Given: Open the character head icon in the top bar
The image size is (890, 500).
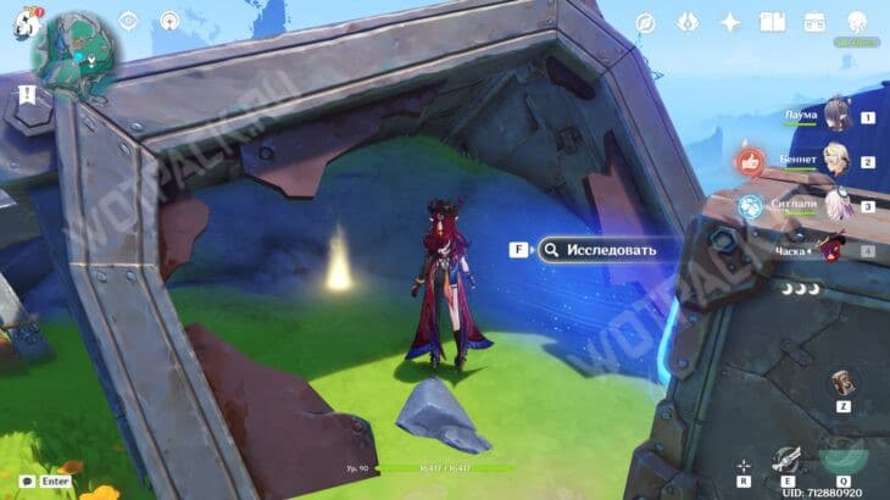Looking at the screenshot, I should click(x=856, y=22).
